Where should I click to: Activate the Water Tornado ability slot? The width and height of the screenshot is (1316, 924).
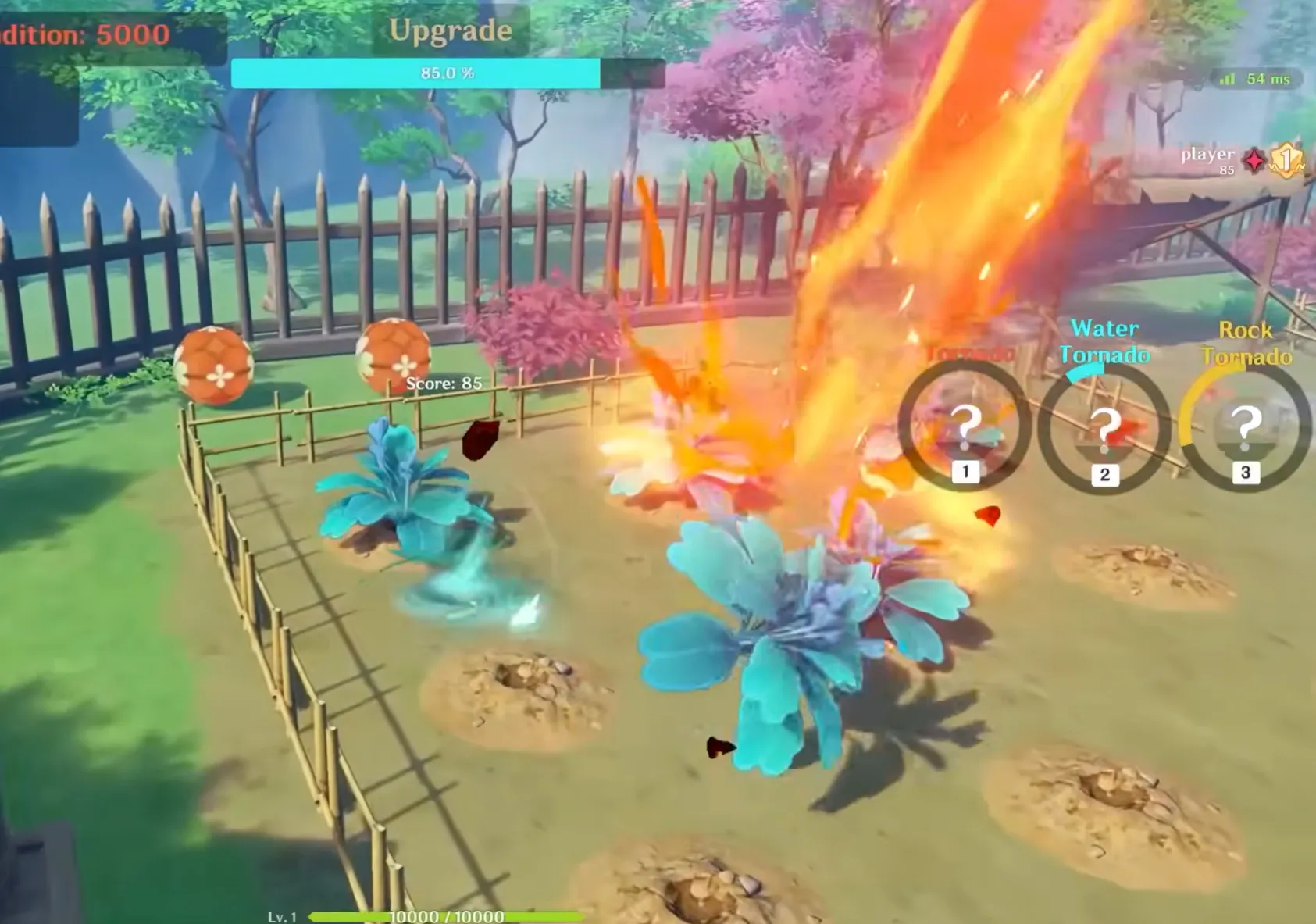[x=1104, y=429]
